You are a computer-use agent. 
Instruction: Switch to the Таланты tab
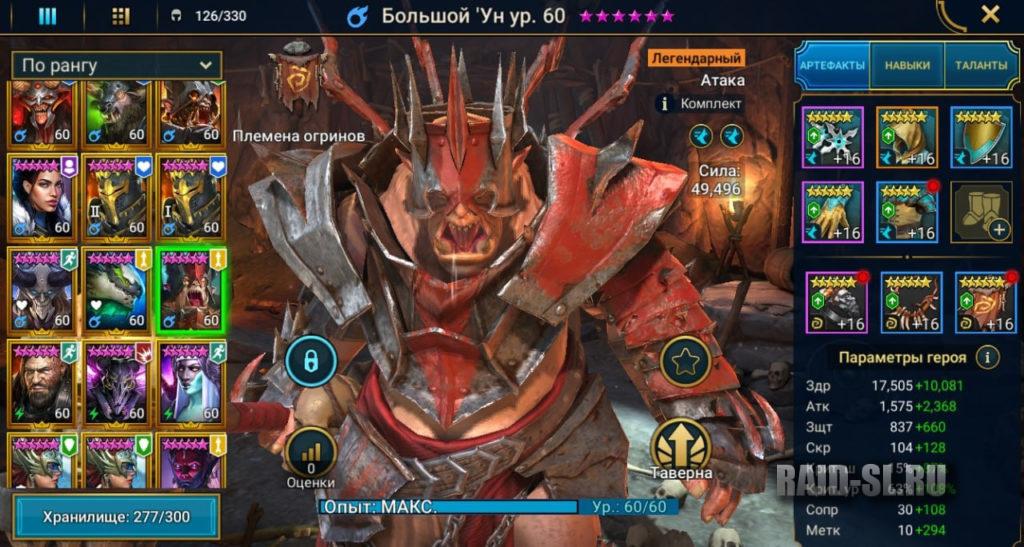point(980,65)
